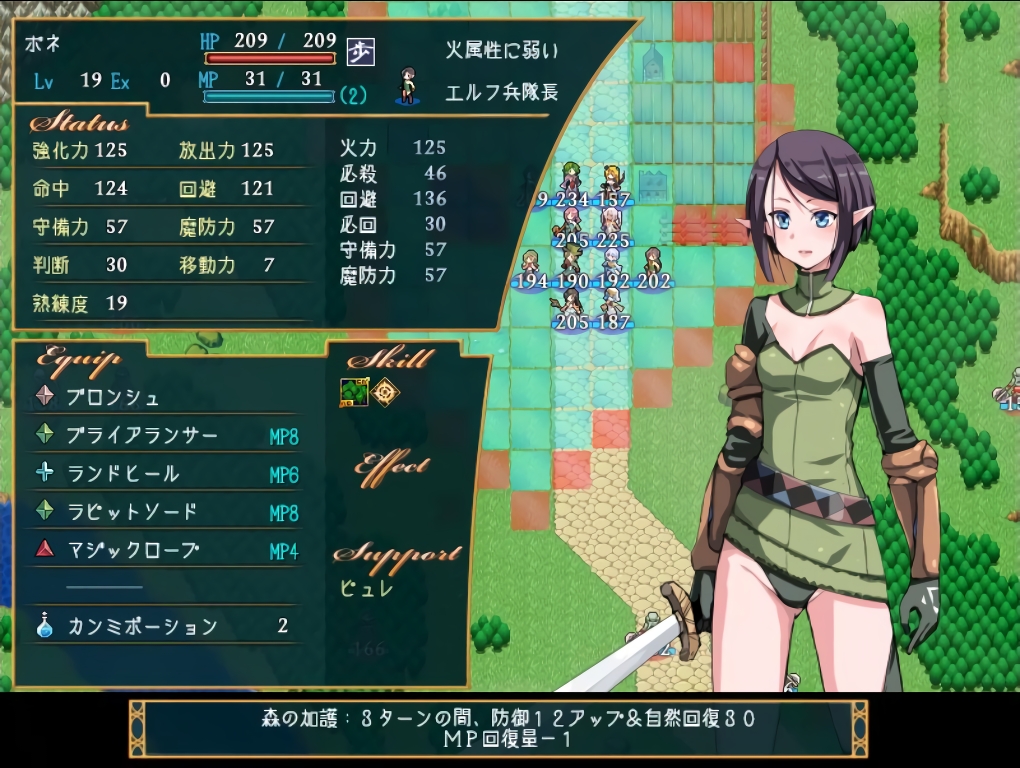Select the マジックローブ equipment row
Image resolution: width=1020 pixels, height=768 pixels.
pyautogui.click(x=132, y=550)
